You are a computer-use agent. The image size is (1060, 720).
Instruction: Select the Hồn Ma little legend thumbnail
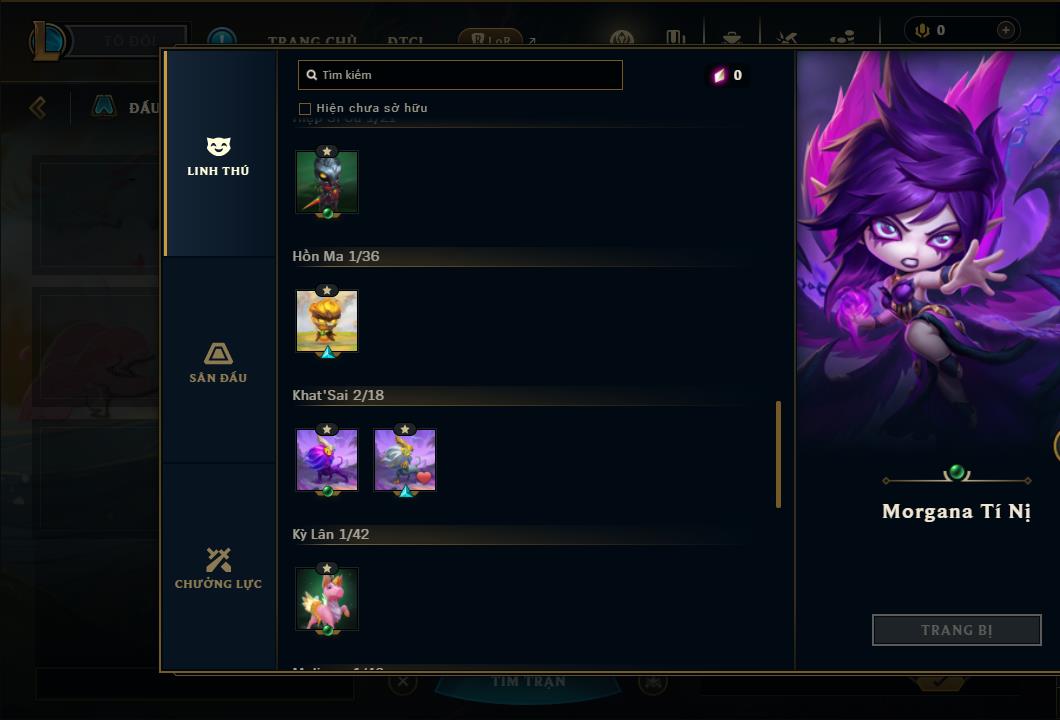coord(327,321)
